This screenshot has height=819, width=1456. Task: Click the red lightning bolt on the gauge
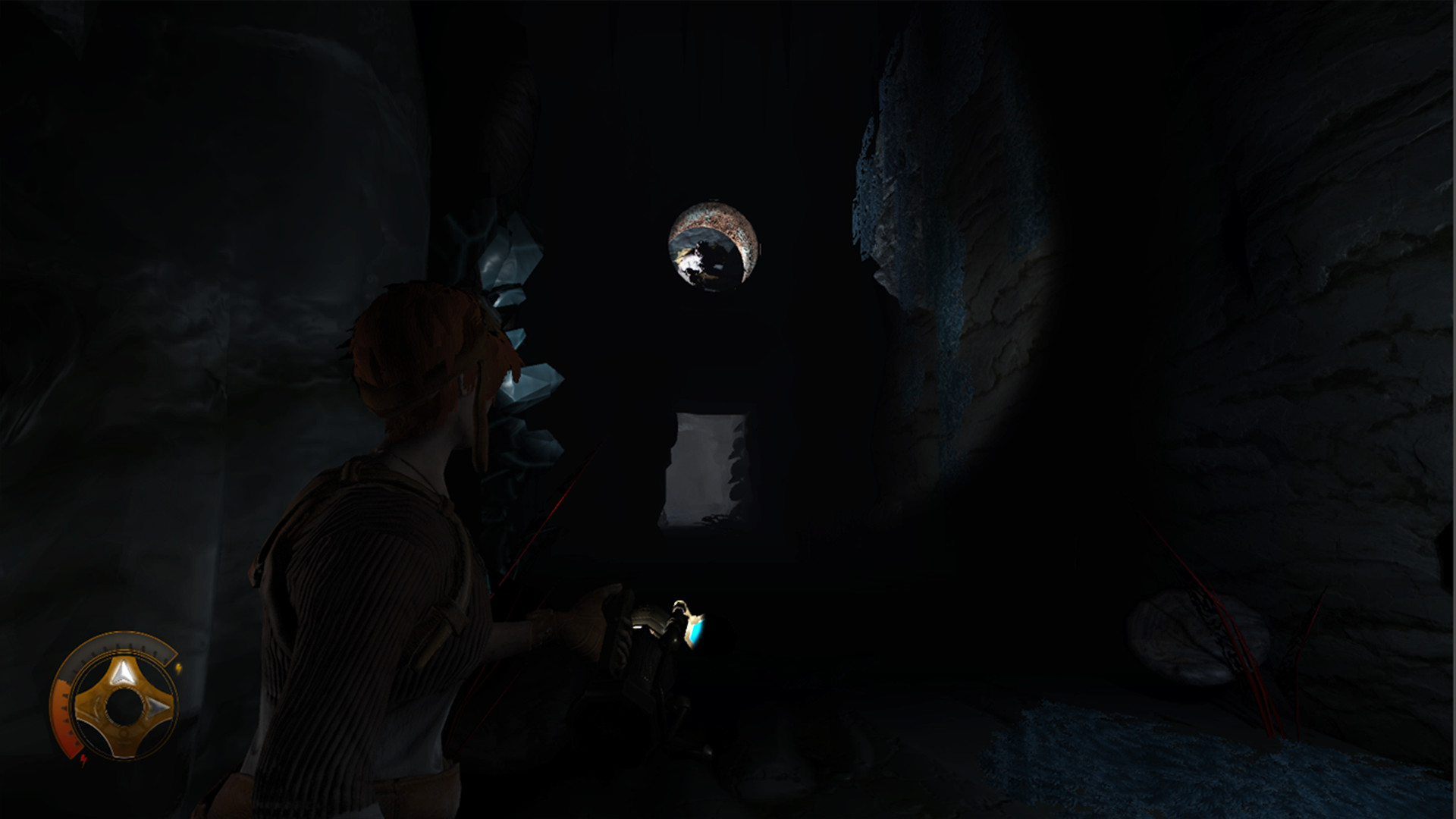pyautogui.click(x=83, y=759)
